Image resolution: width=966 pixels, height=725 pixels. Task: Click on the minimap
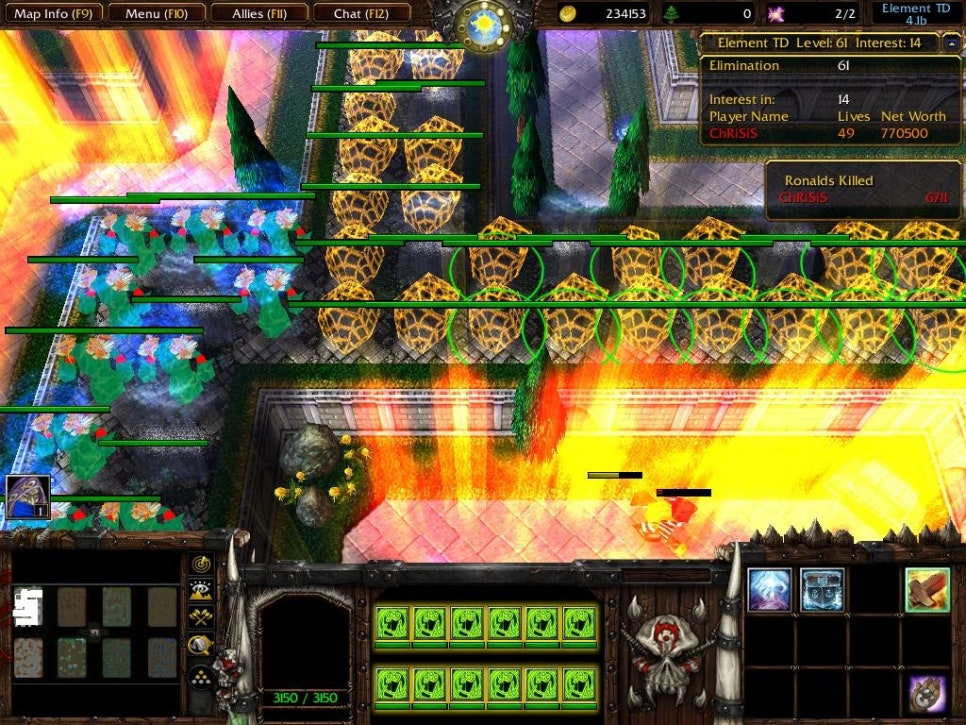click(95, 630)
